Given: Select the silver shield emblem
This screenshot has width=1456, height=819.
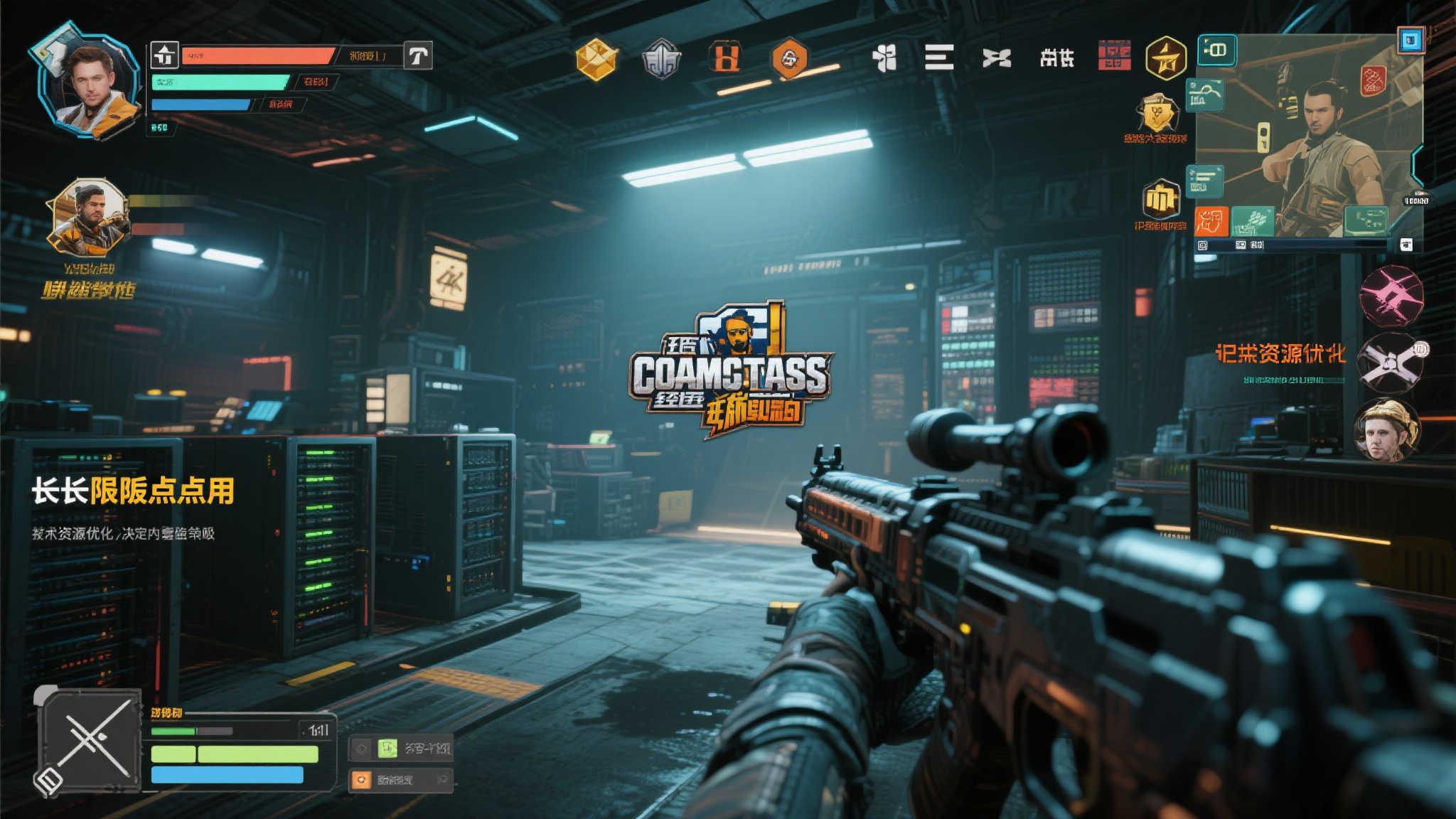Looking at the screenshot, I should (x=661, y=59).
